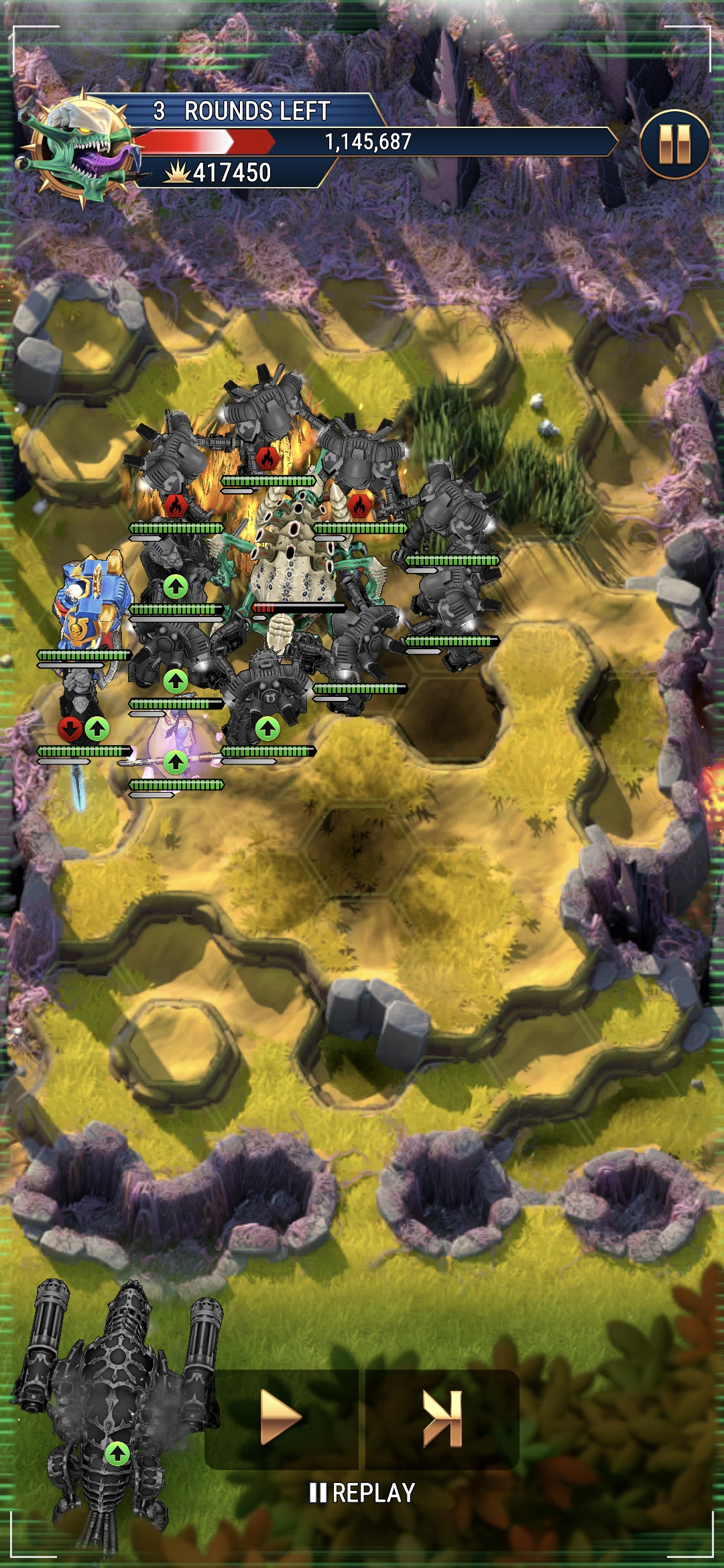This screenshot has height=1568, width=724.
Task: Play the replay at normal speed
Action: (x=281, y=1418)
